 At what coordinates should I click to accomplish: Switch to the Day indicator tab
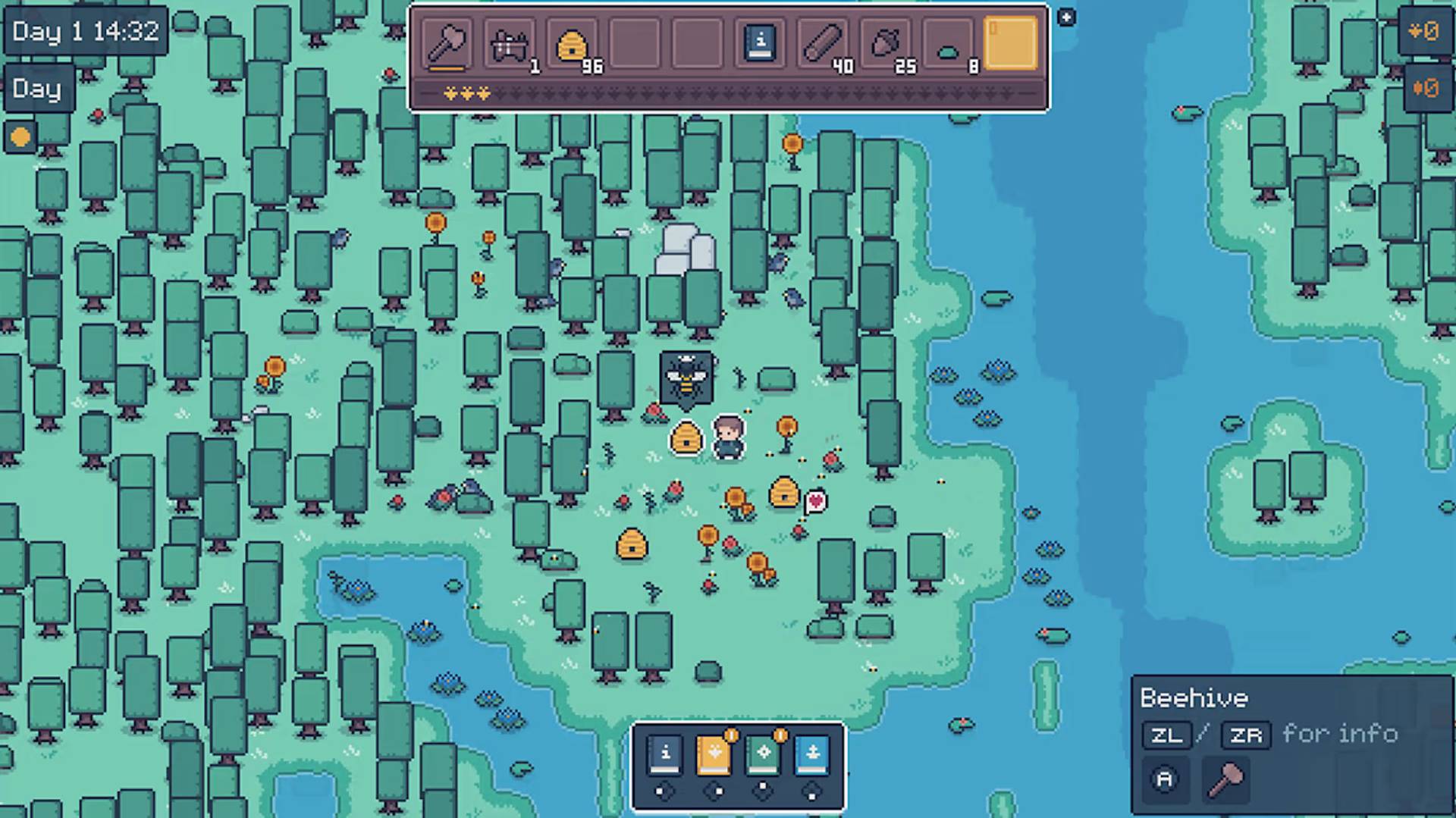[x=38, y=89]
